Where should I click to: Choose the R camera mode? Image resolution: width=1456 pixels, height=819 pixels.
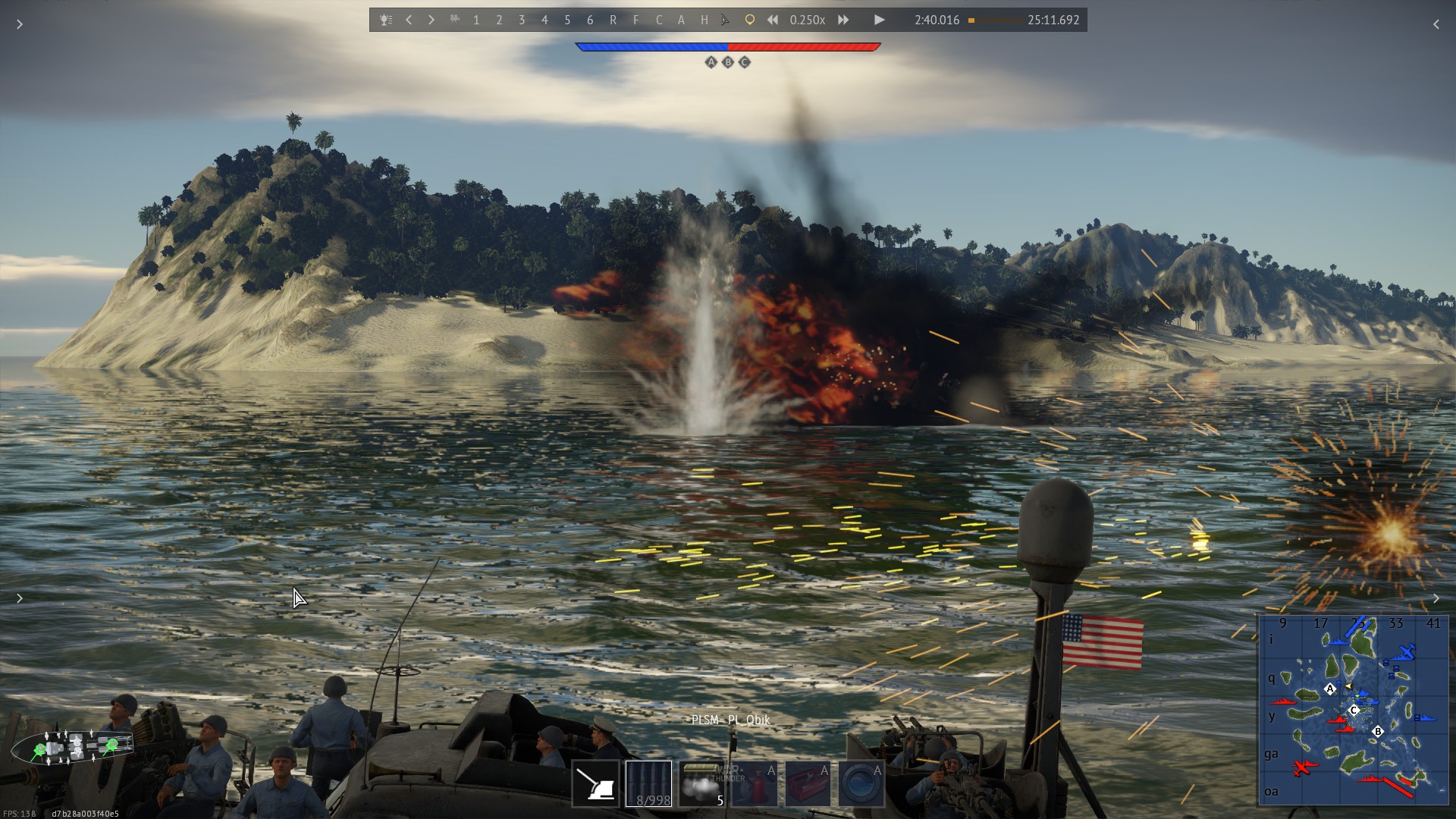click(613, 20)
